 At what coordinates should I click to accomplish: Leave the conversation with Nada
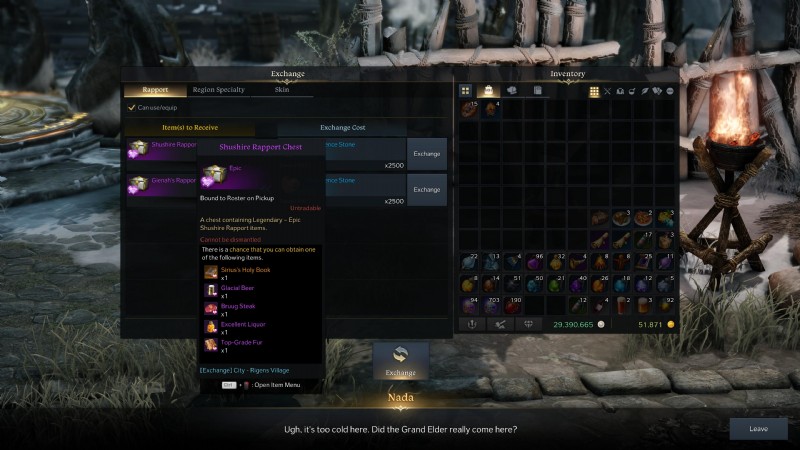pyautogui.click(x=758, y=428)
